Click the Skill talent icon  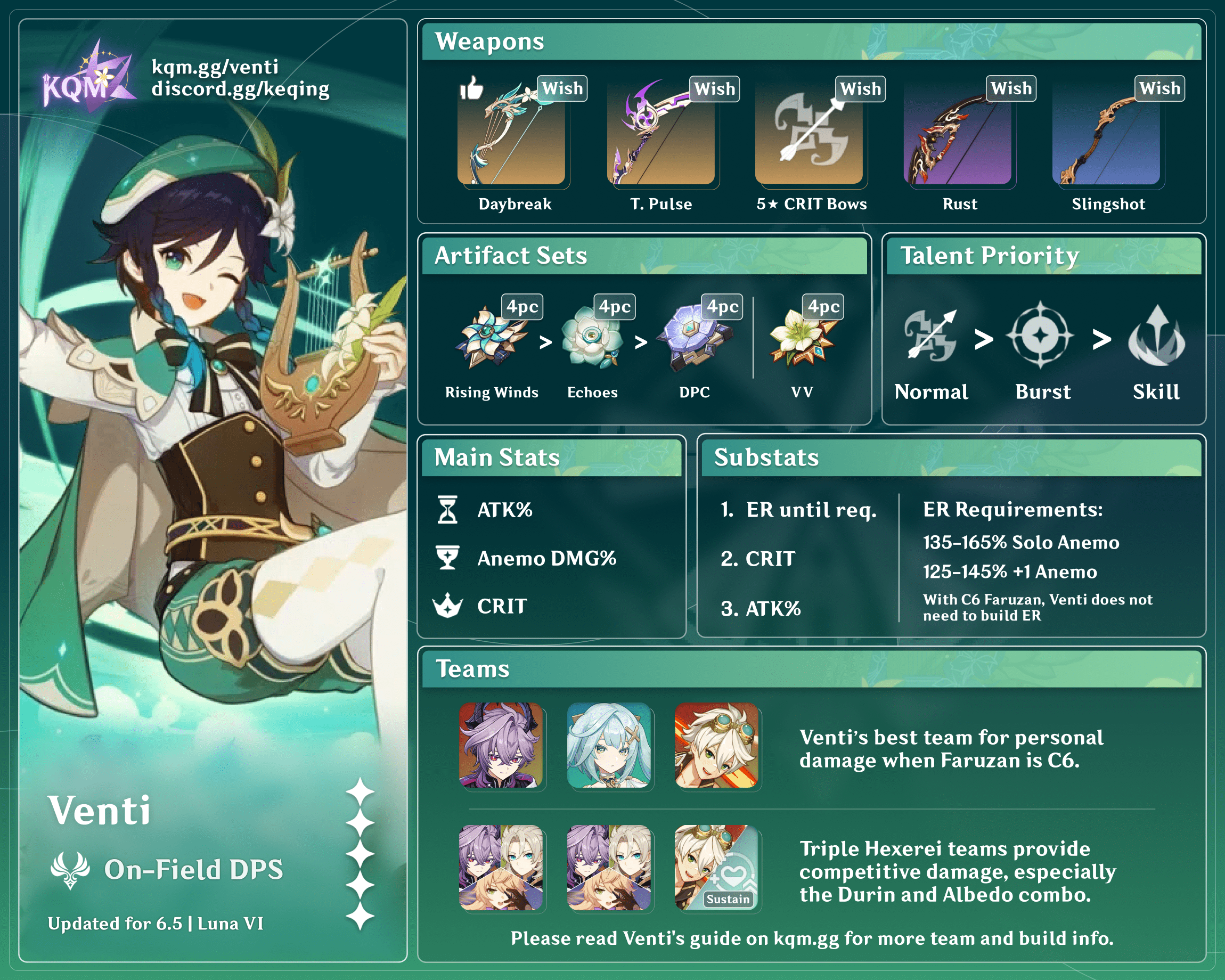[1156, 336]
